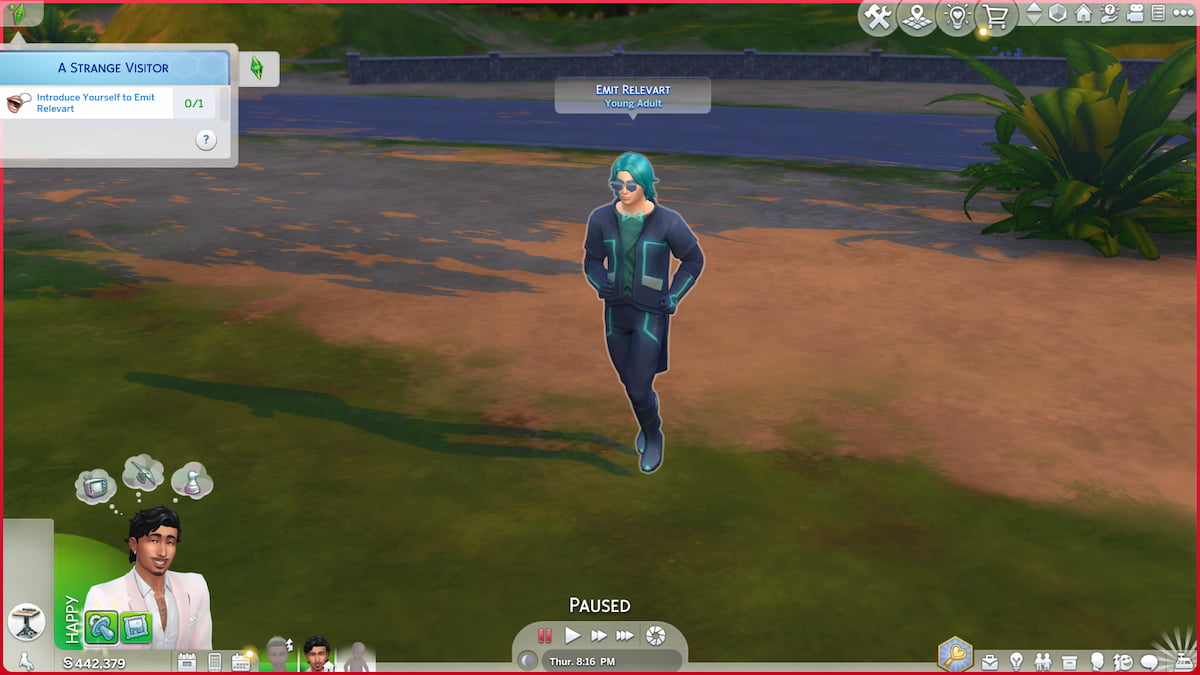
Task: Click the question mark help button
Action: [x=206, y=141]
